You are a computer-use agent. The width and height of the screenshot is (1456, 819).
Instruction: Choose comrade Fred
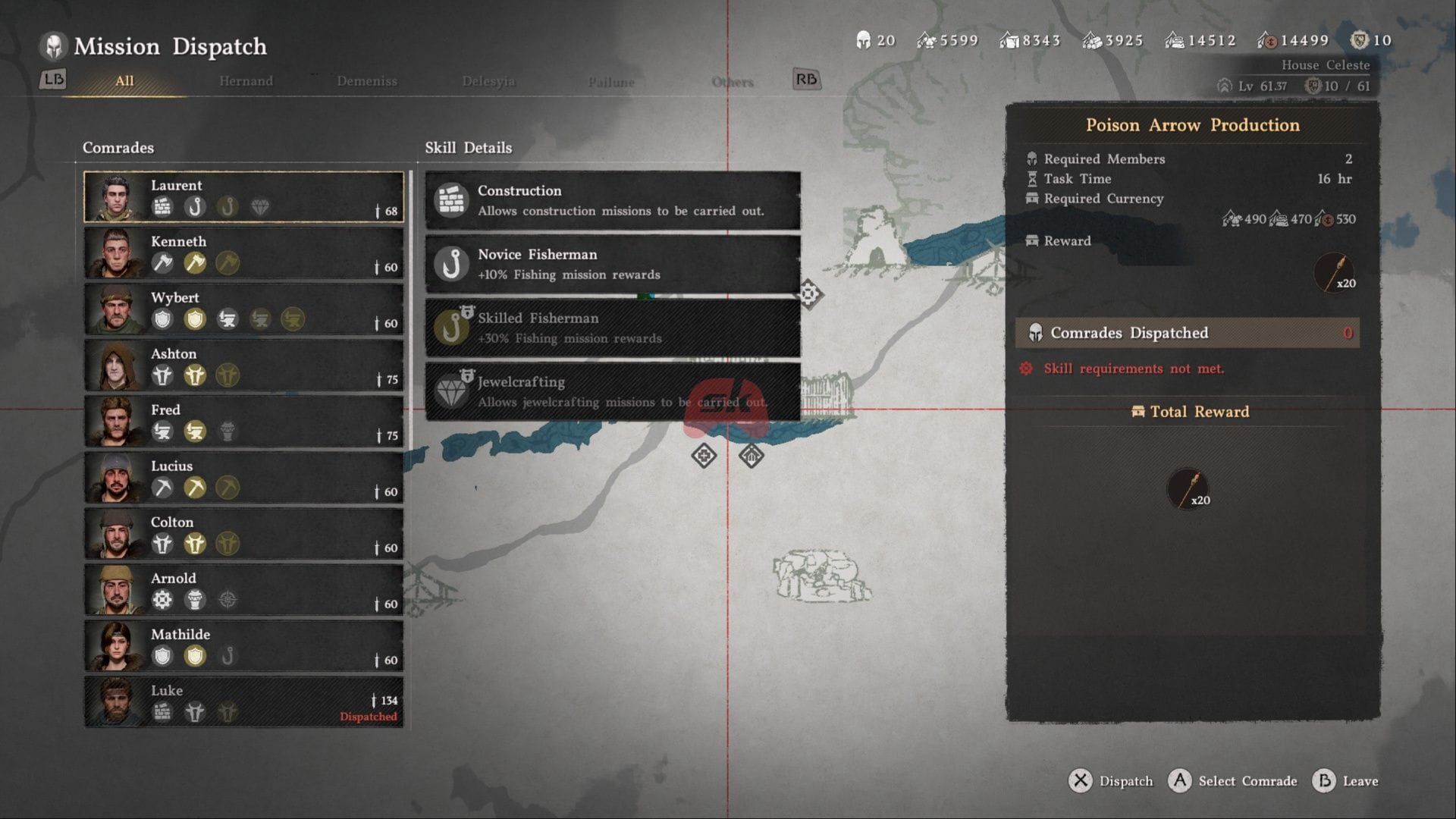click(243, 421)
